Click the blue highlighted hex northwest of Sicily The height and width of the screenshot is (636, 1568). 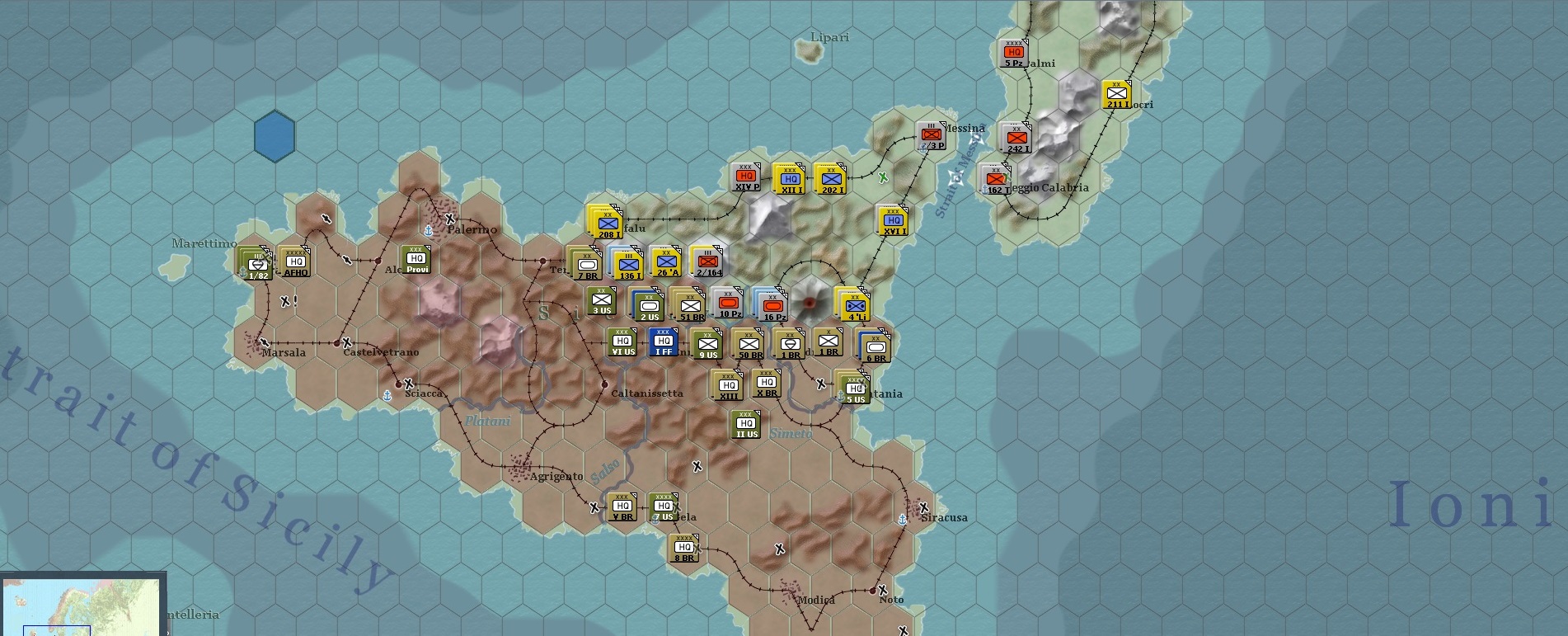[x=275, y=137]
